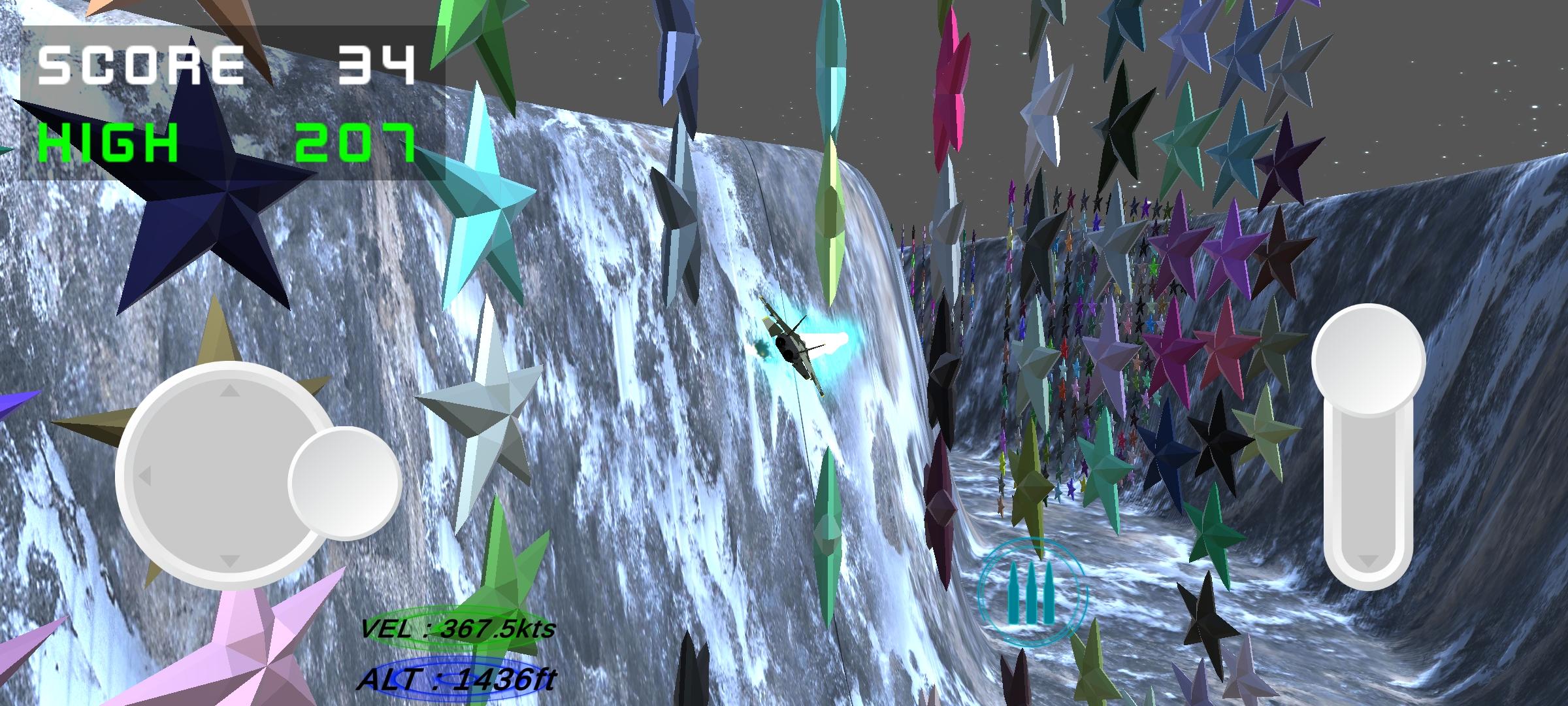The image size is (1568, 706).
Task: Tap the green HIGH 207 score display
Action: pos(222,141)
